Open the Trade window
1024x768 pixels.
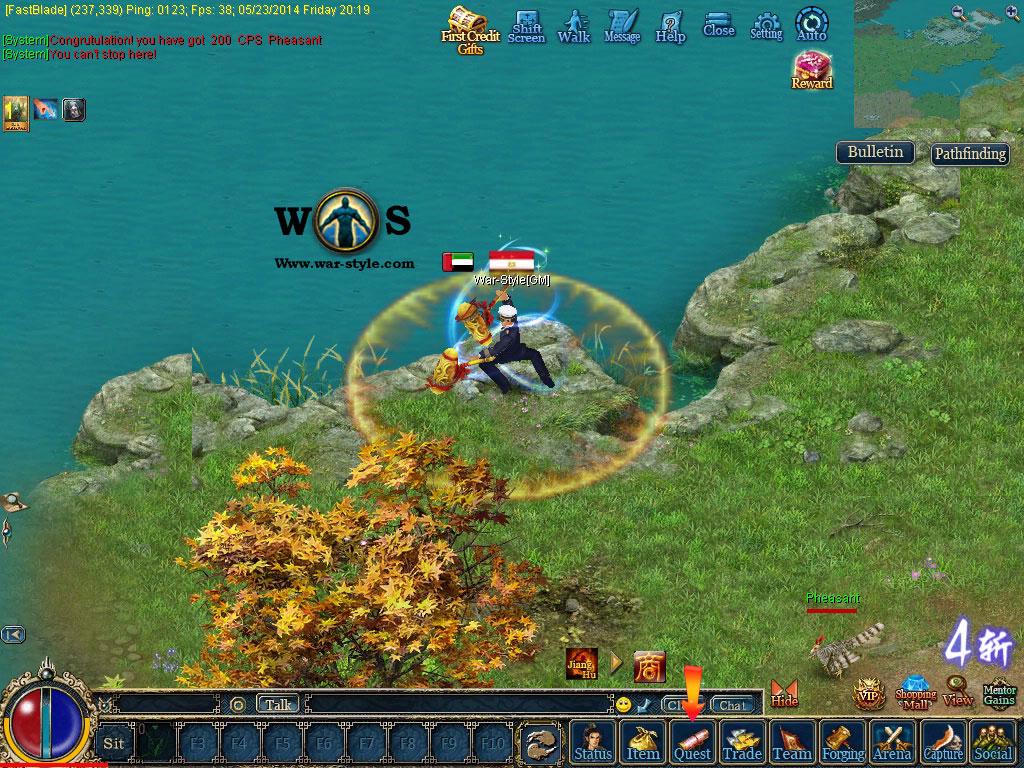coord(742,742)
